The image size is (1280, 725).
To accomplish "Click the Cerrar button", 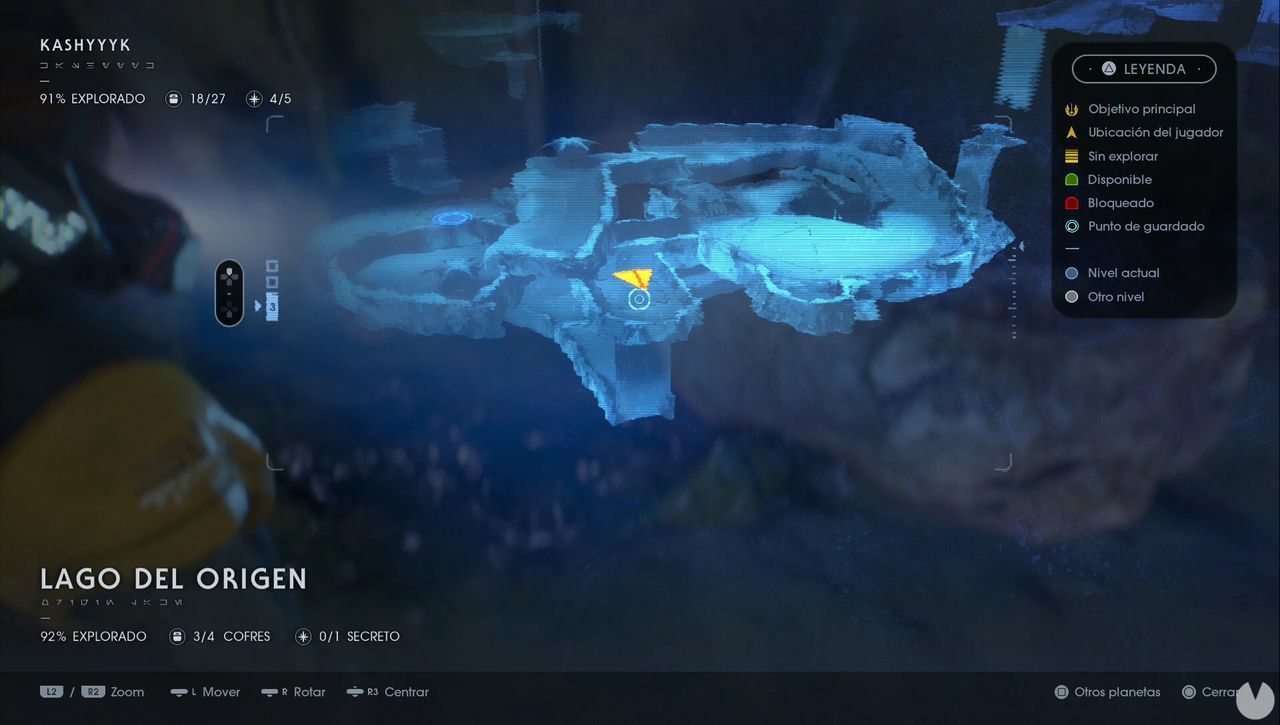I will click(x=1217, y=691).
